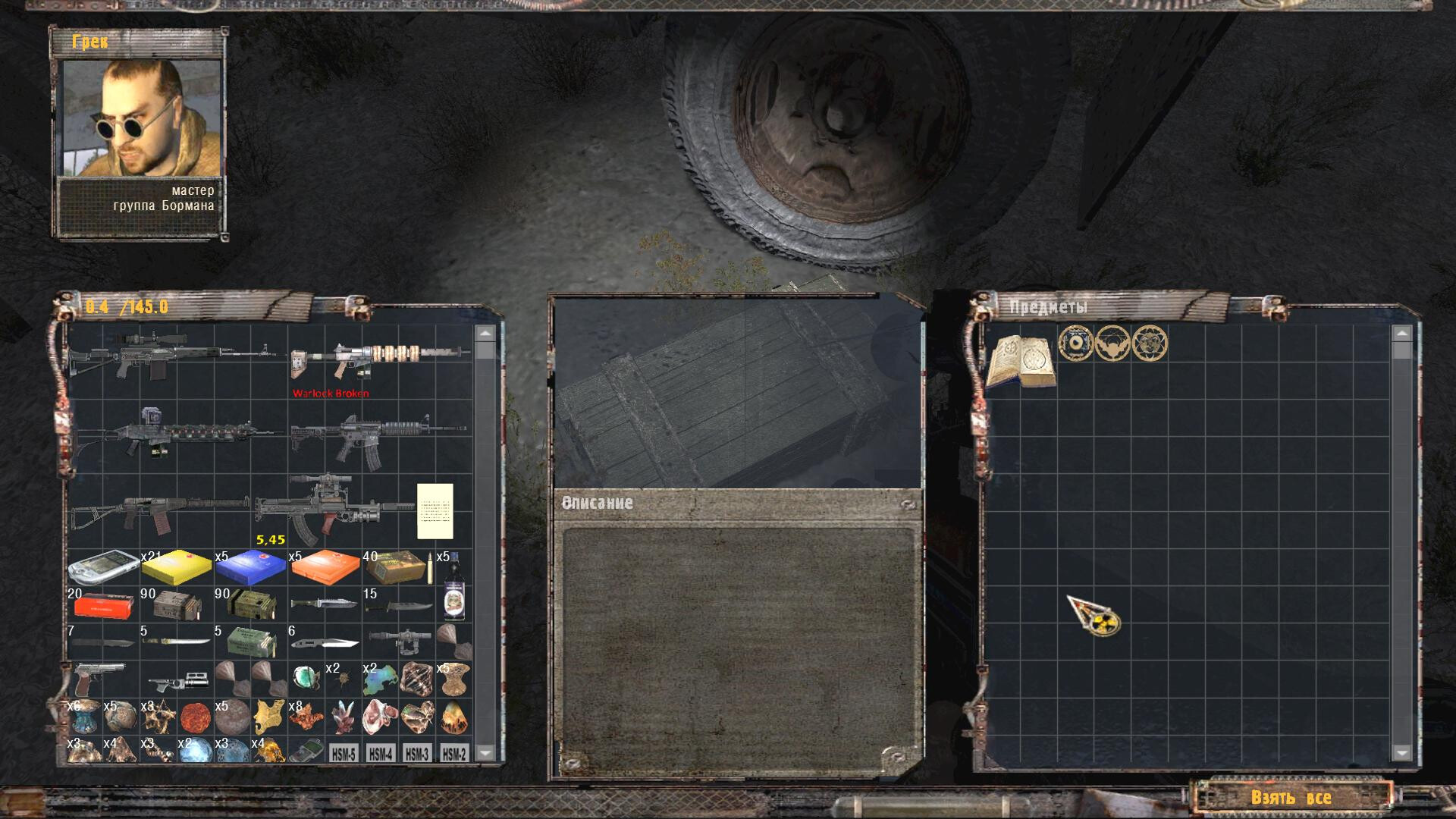Select the red ammo box of 20
1456x819 pixels.
coord(103,606)
